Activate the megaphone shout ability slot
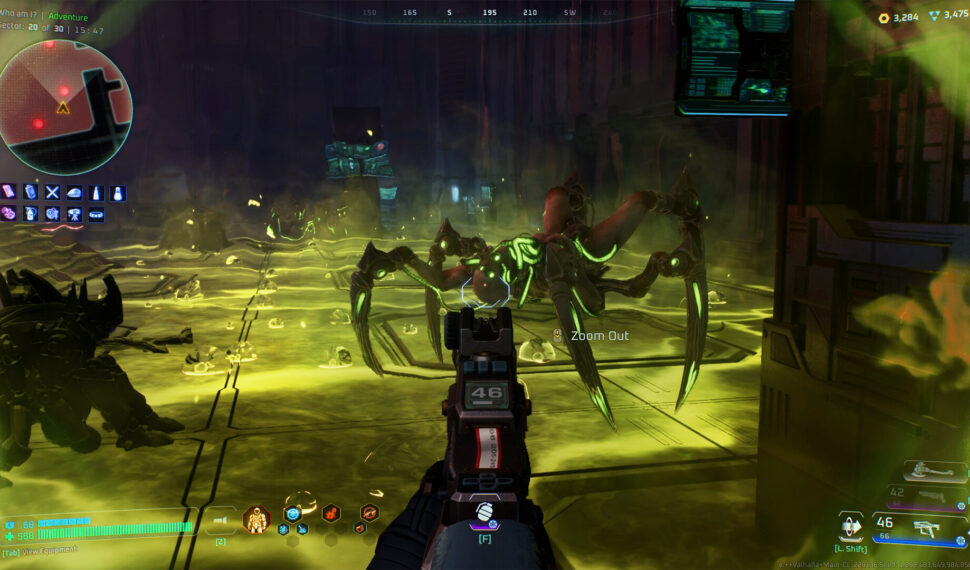The width and height of the screenshot is (970, 570). point(221,520)
